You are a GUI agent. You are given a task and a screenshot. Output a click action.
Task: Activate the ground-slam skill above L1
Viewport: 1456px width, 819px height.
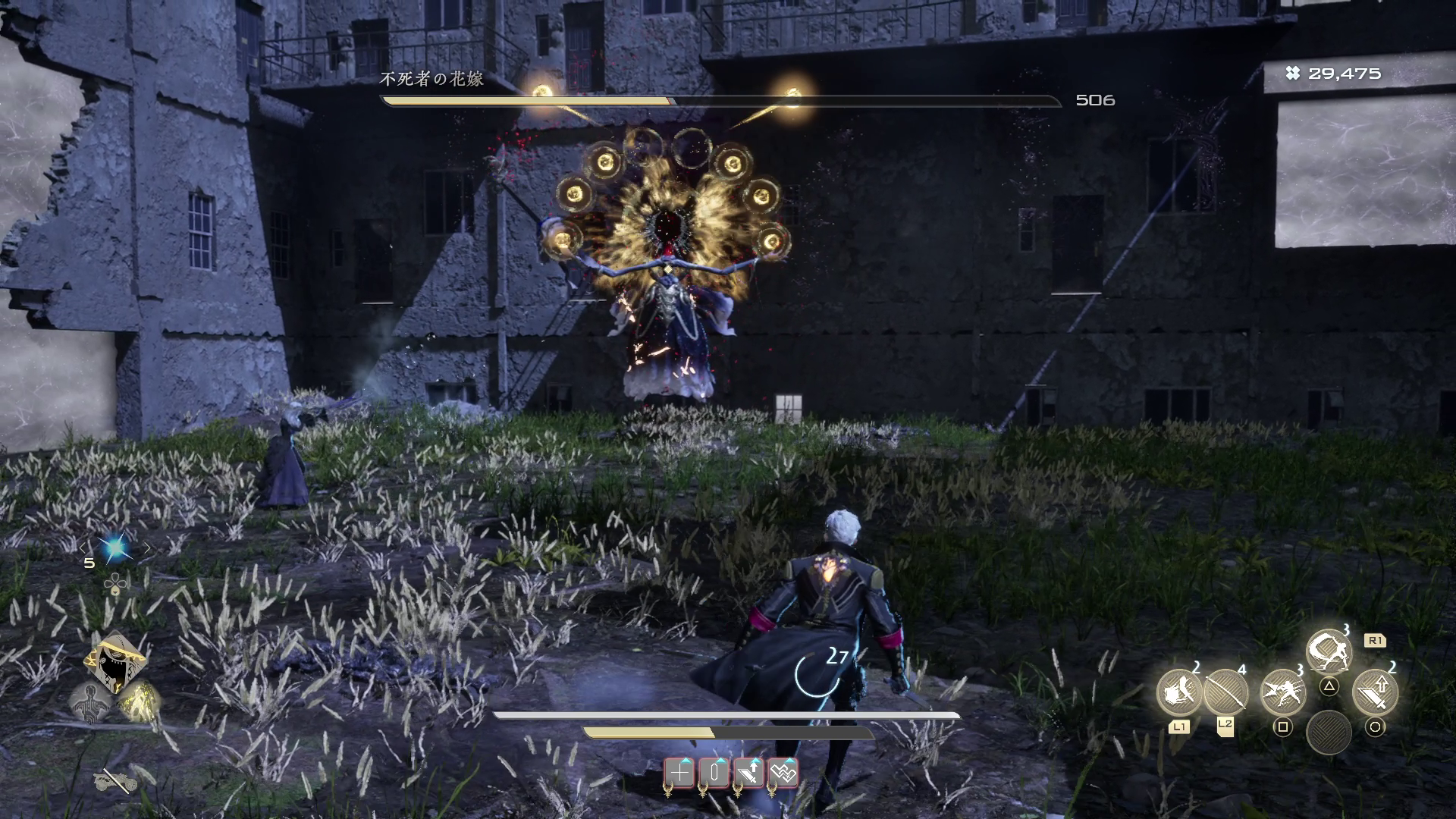1178,692
